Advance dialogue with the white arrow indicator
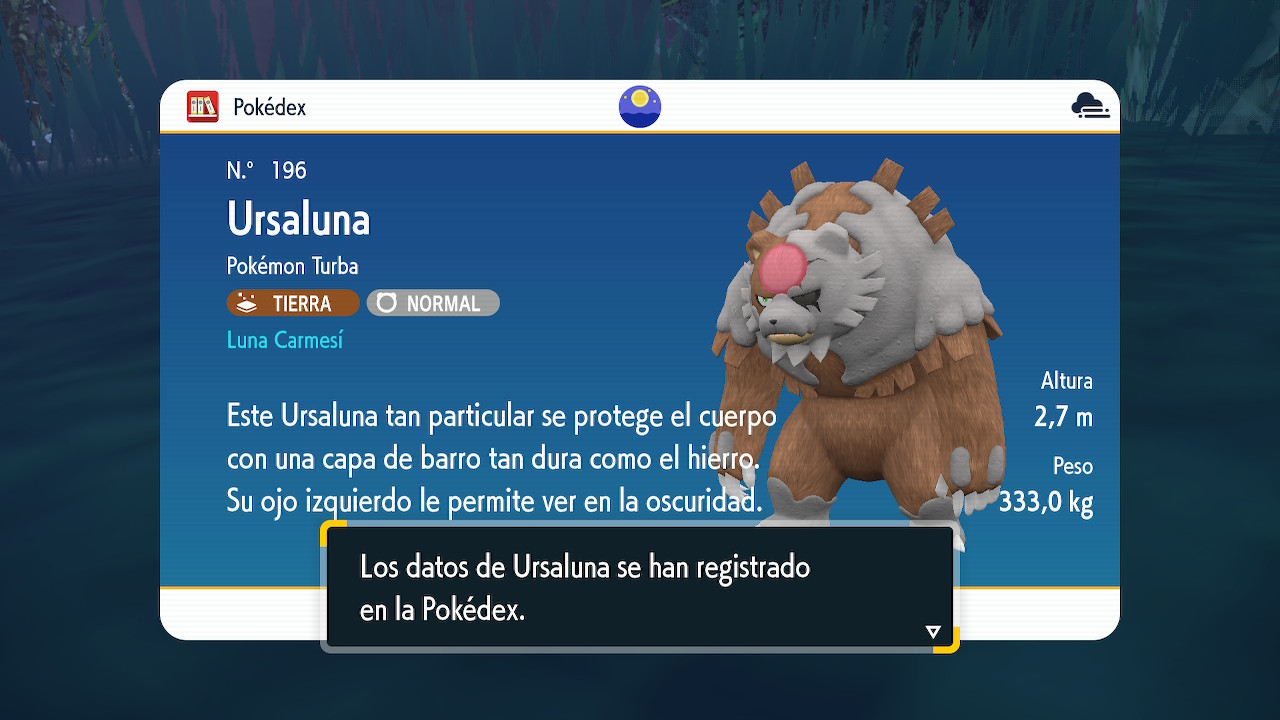The height and width of the screenshot is (720, 1280). (x=933, y=632)
